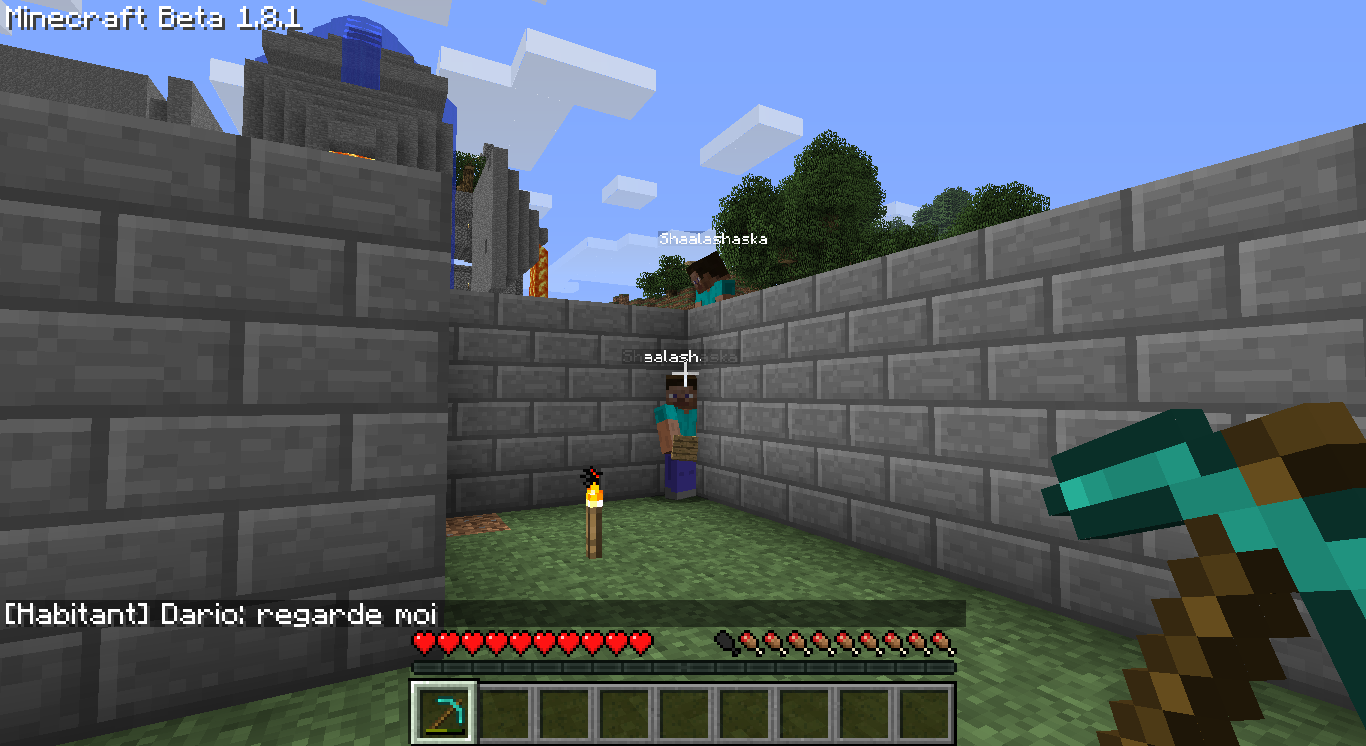
Task: Select the diamond pickaxe hotbar slot
Action: tap(444, 712)
